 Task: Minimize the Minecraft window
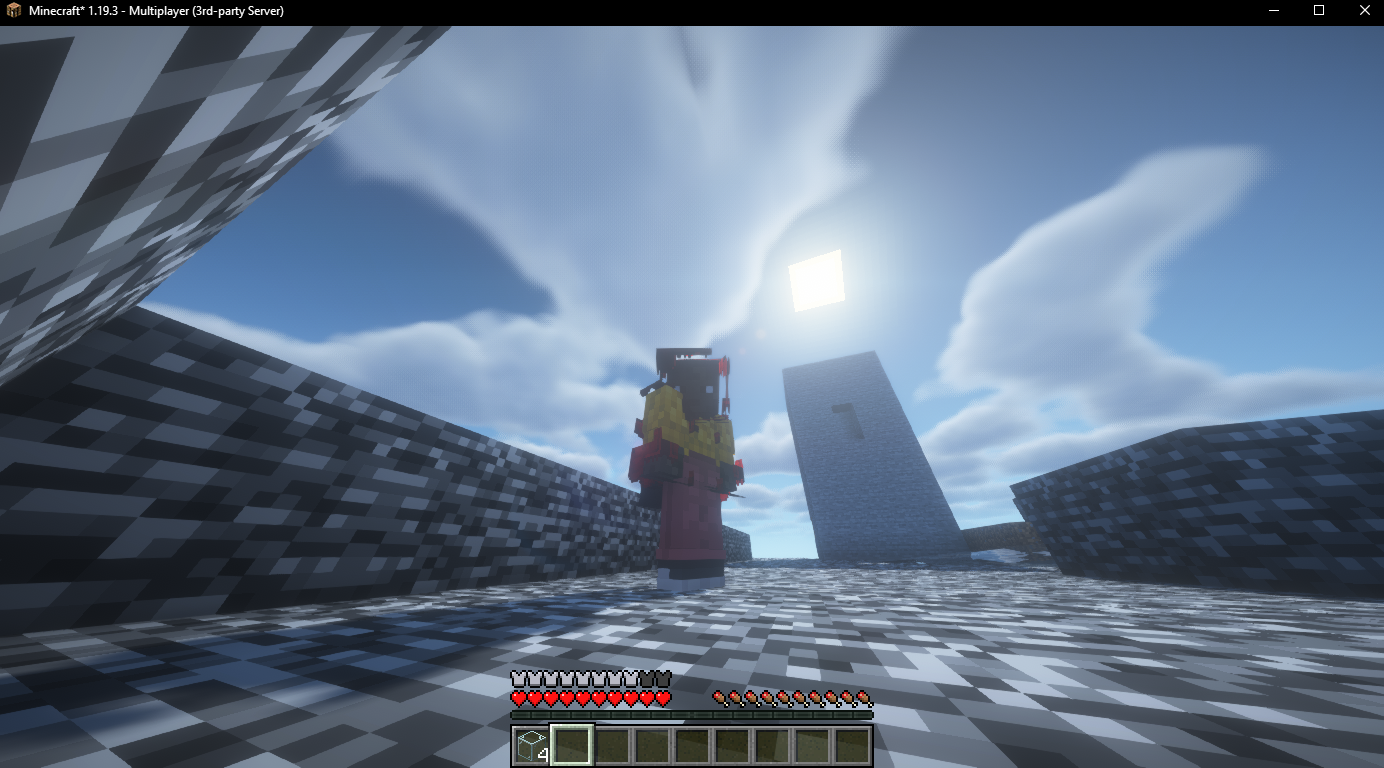pos(1272,11)
